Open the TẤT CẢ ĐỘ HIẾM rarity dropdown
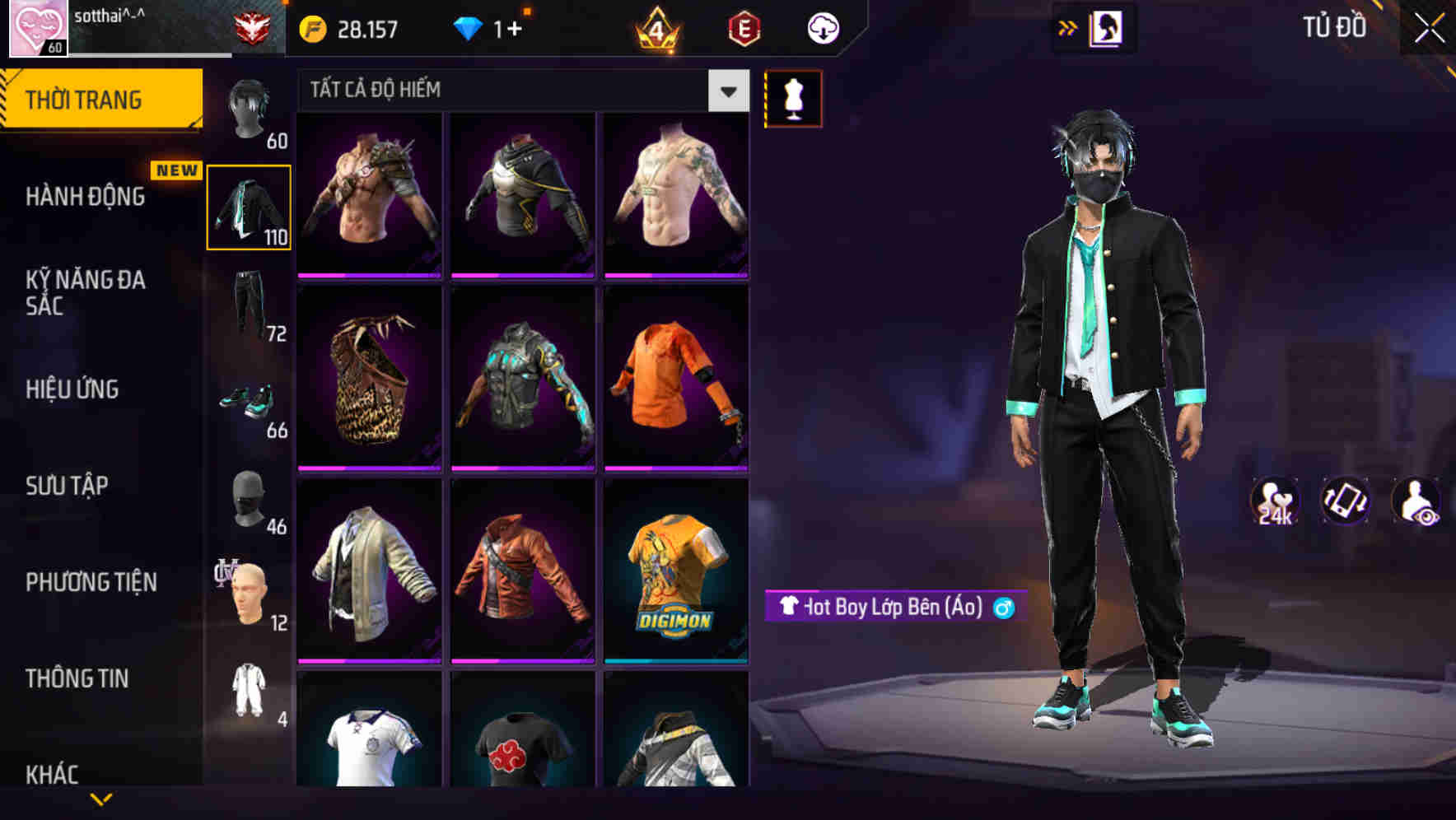 click(x=726, y=91)
